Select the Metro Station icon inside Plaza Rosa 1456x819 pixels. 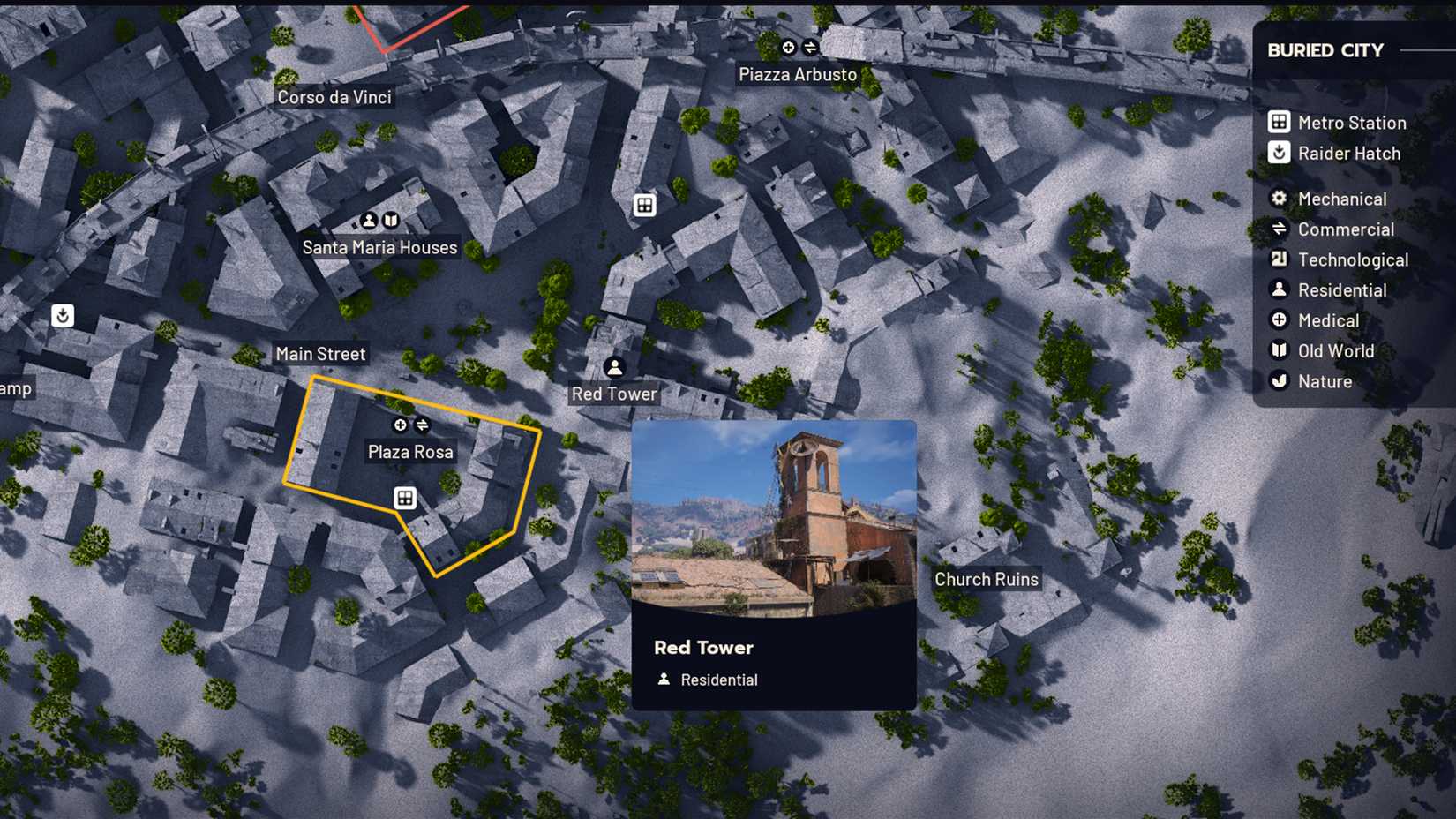404,498
